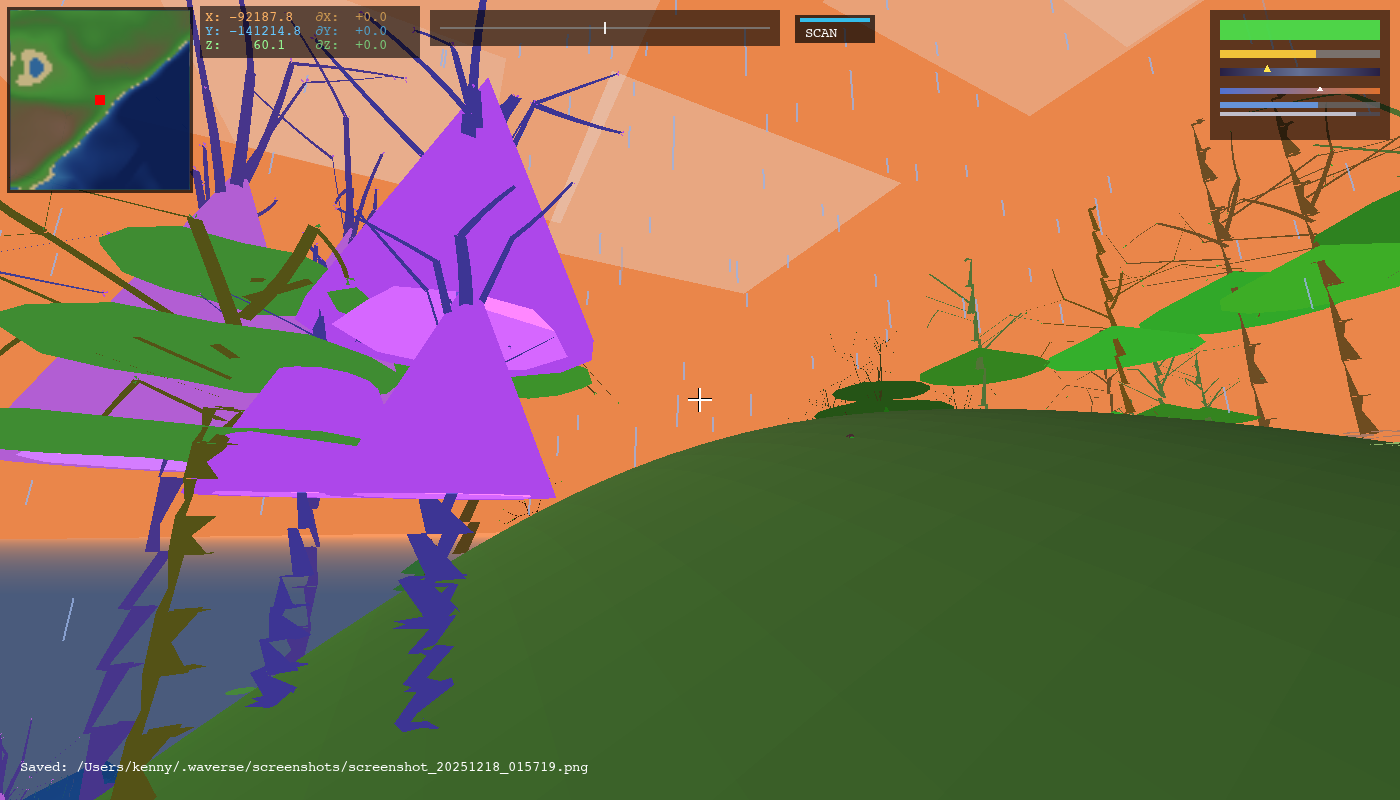
Task: Click the yellow triangle marker on the gradient bar
Action: click(1268, 68)
